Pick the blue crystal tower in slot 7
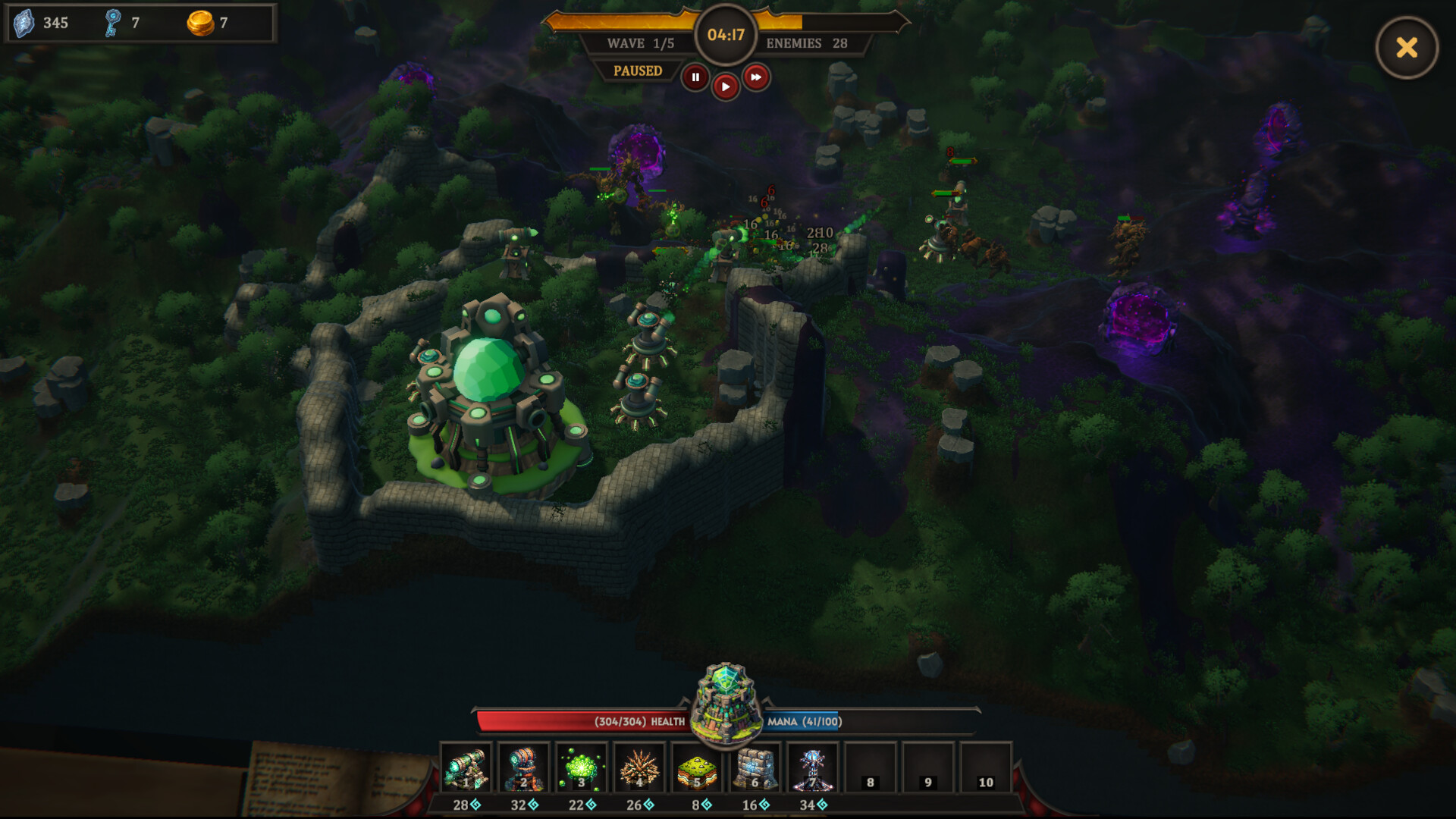Image resolution: width=1456 pixels, height=819 pixels. point(812,768)
